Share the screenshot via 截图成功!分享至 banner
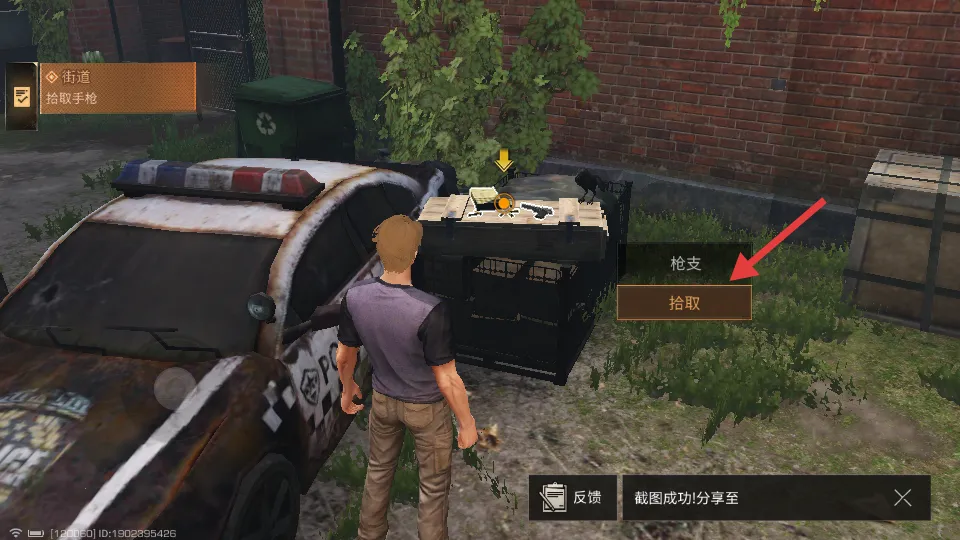Image resolution: width=960 pixels, height=540 pixels. [x=740, y=497]
